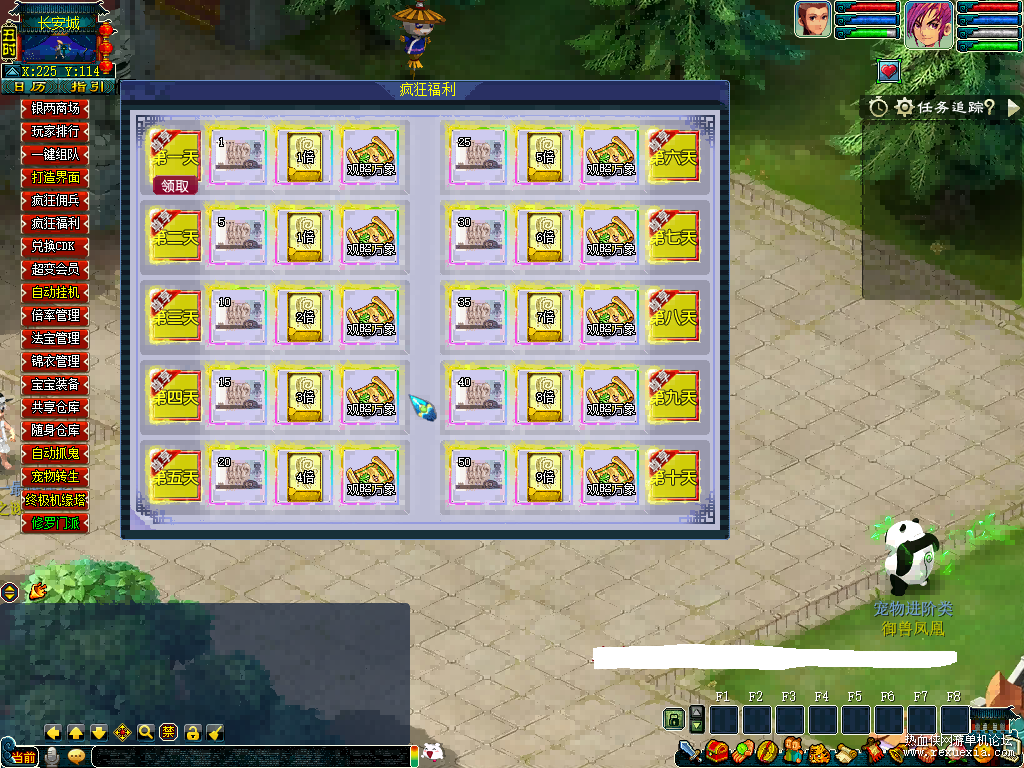Claim the day one reward with 领取
Viewport: 1024px width, 768px height.
coord(175,186)
